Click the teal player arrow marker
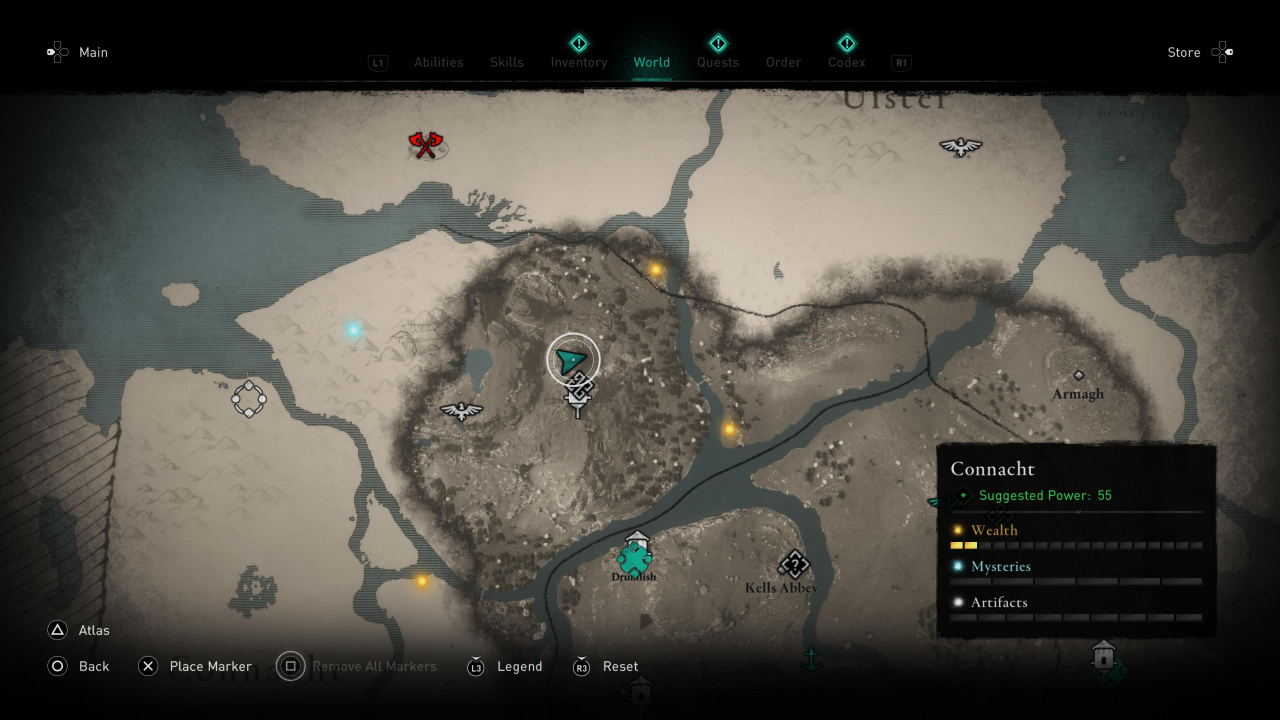 [572, 359]
